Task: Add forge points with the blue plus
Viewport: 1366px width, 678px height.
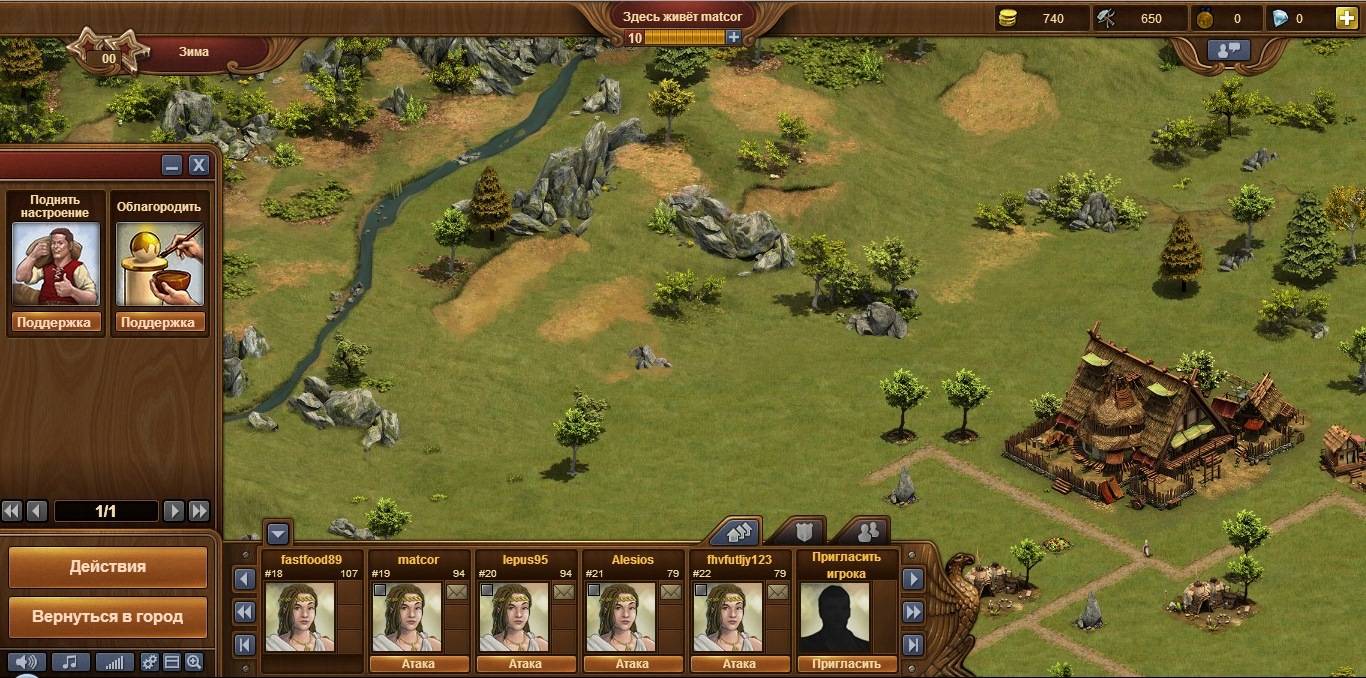Action: (x=734, y=37)
